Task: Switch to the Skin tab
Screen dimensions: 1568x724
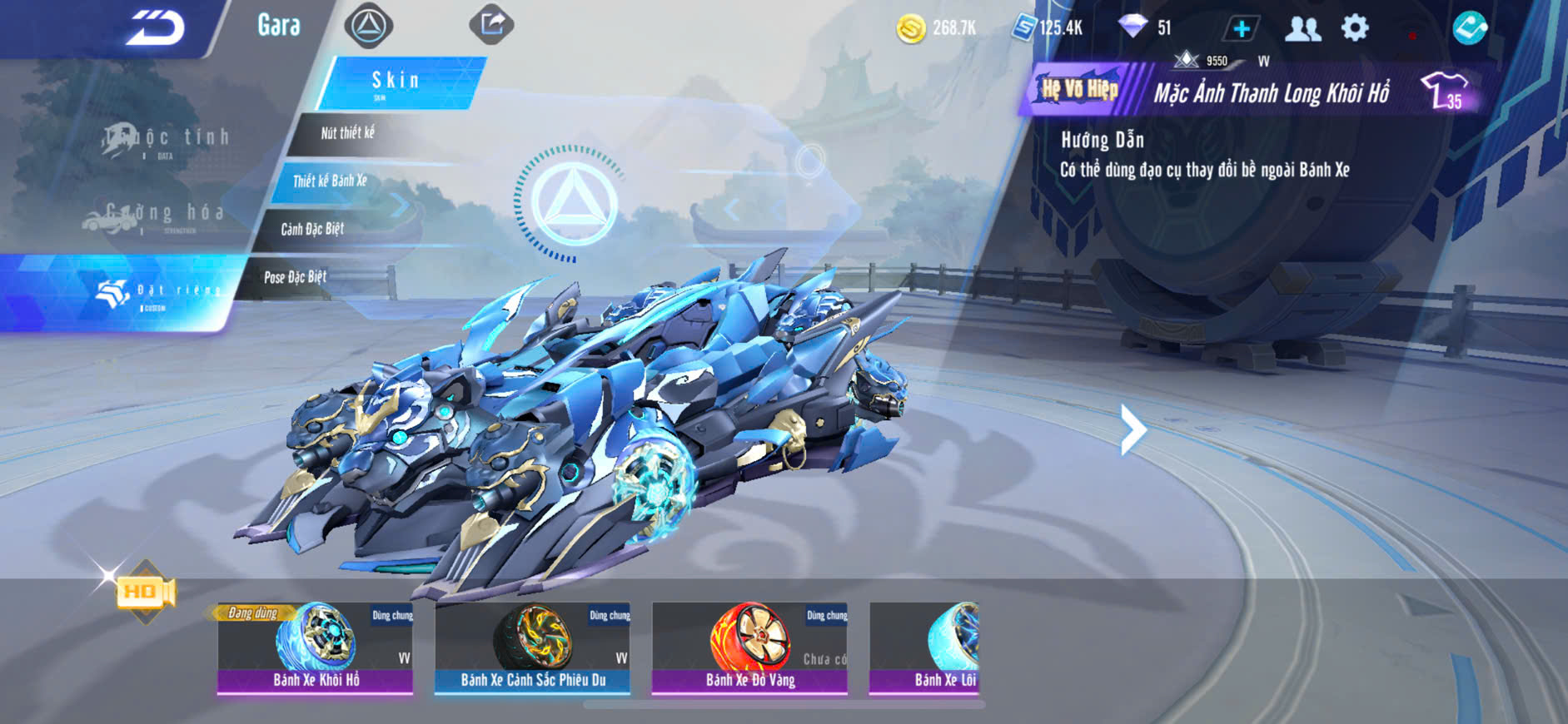Action: coord(396,82)
